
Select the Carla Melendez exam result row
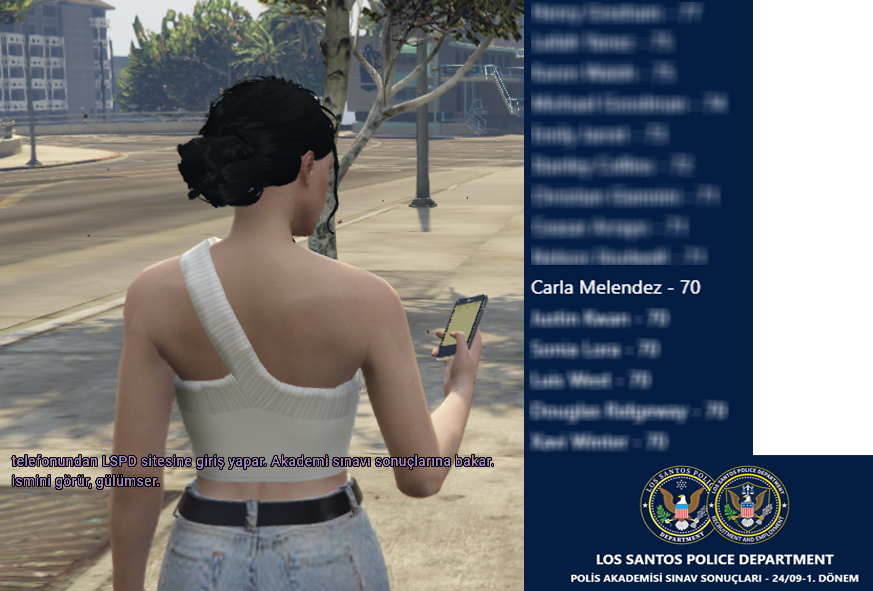[615, 288]
